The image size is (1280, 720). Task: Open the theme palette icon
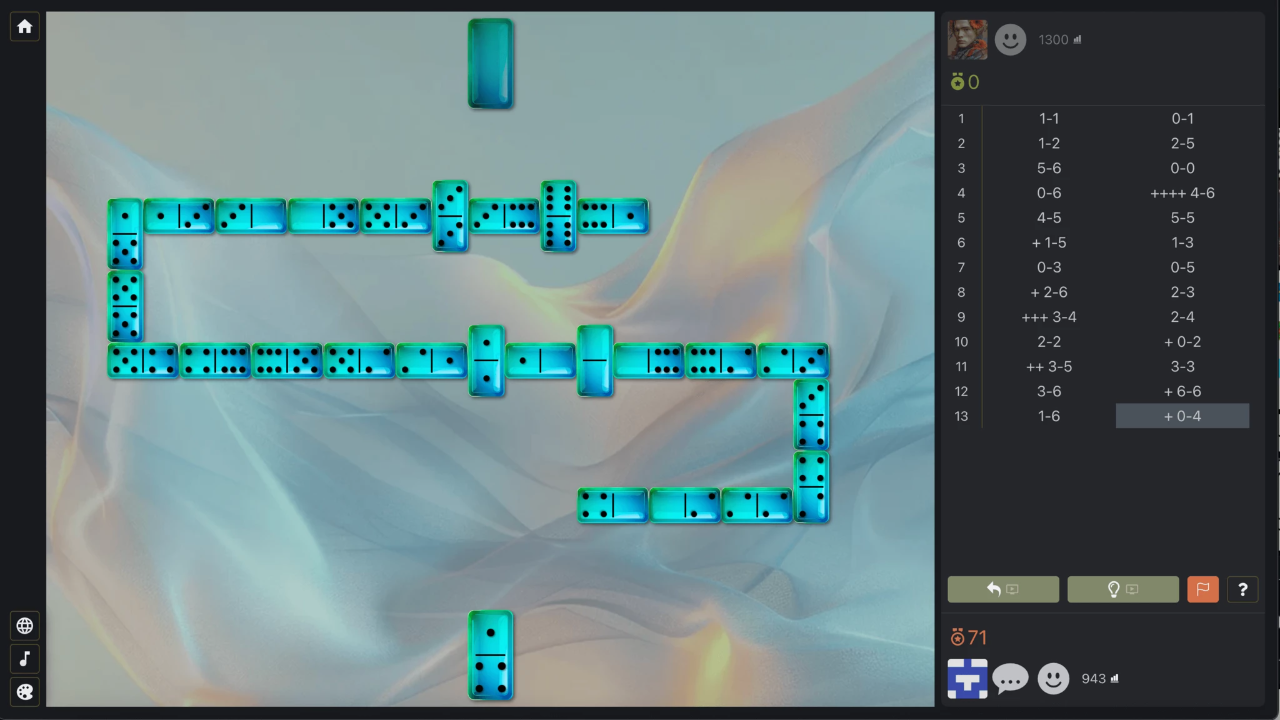24,691
